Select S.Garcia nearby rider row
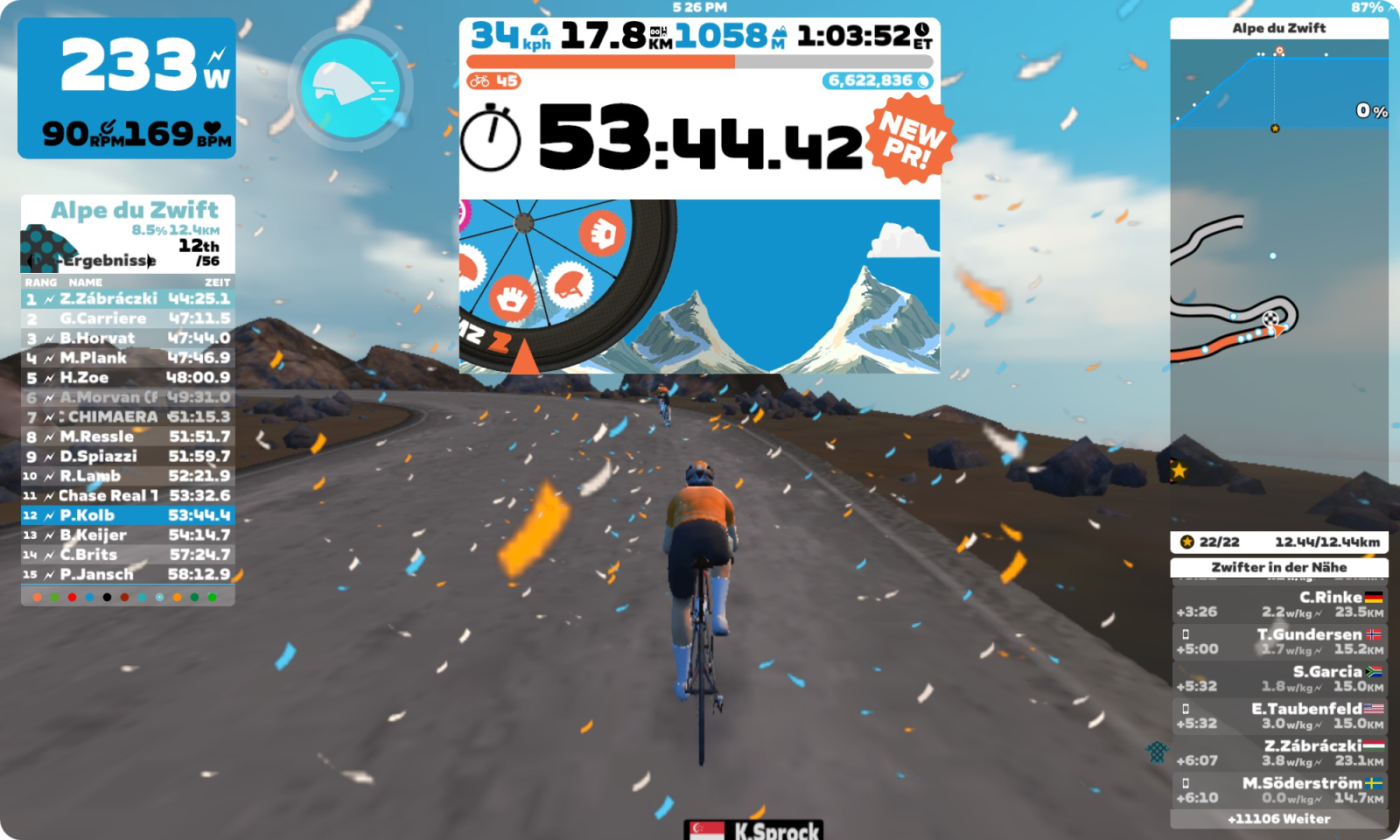 pyautogui.click(x=1278, y=678)
